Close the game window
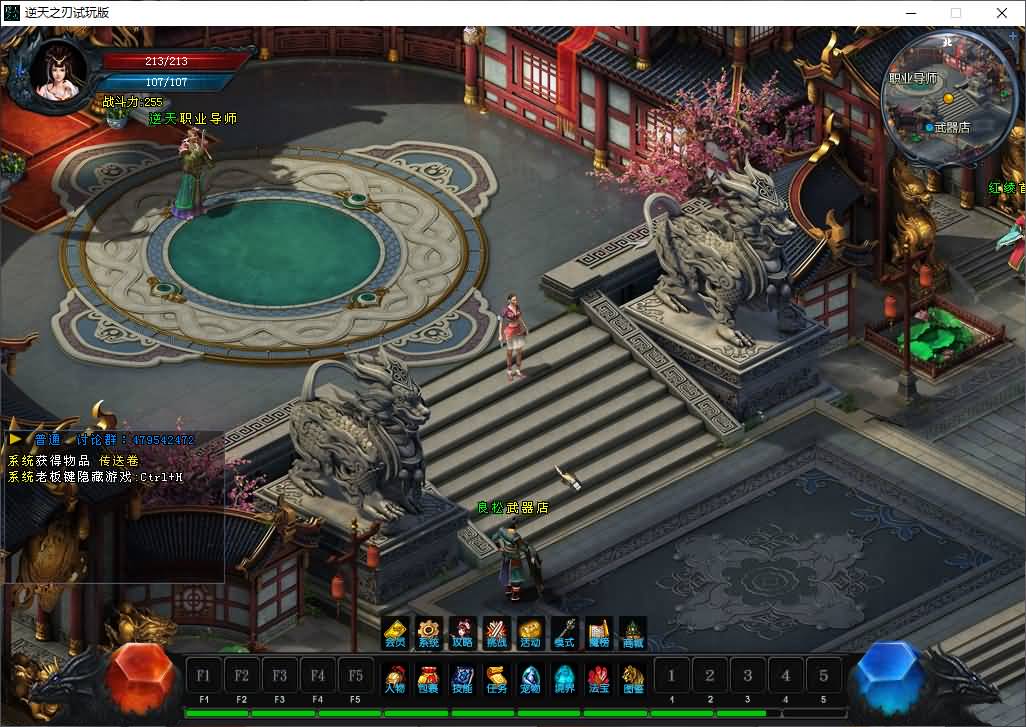The image size is (1026, 727). point(1002,13)
